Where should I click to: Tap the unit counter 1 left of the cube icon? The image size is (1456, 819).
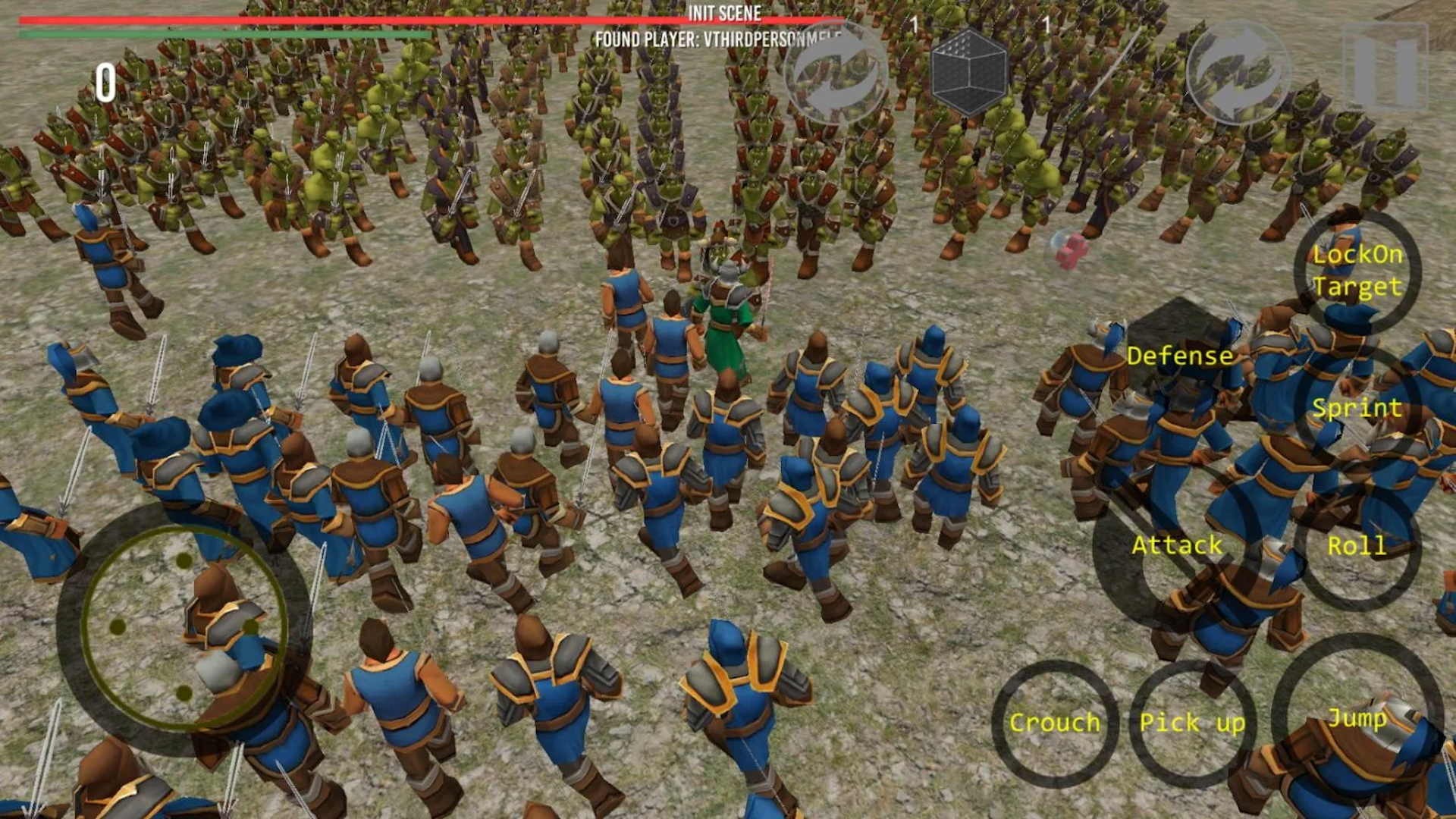(x=915, y=24)
